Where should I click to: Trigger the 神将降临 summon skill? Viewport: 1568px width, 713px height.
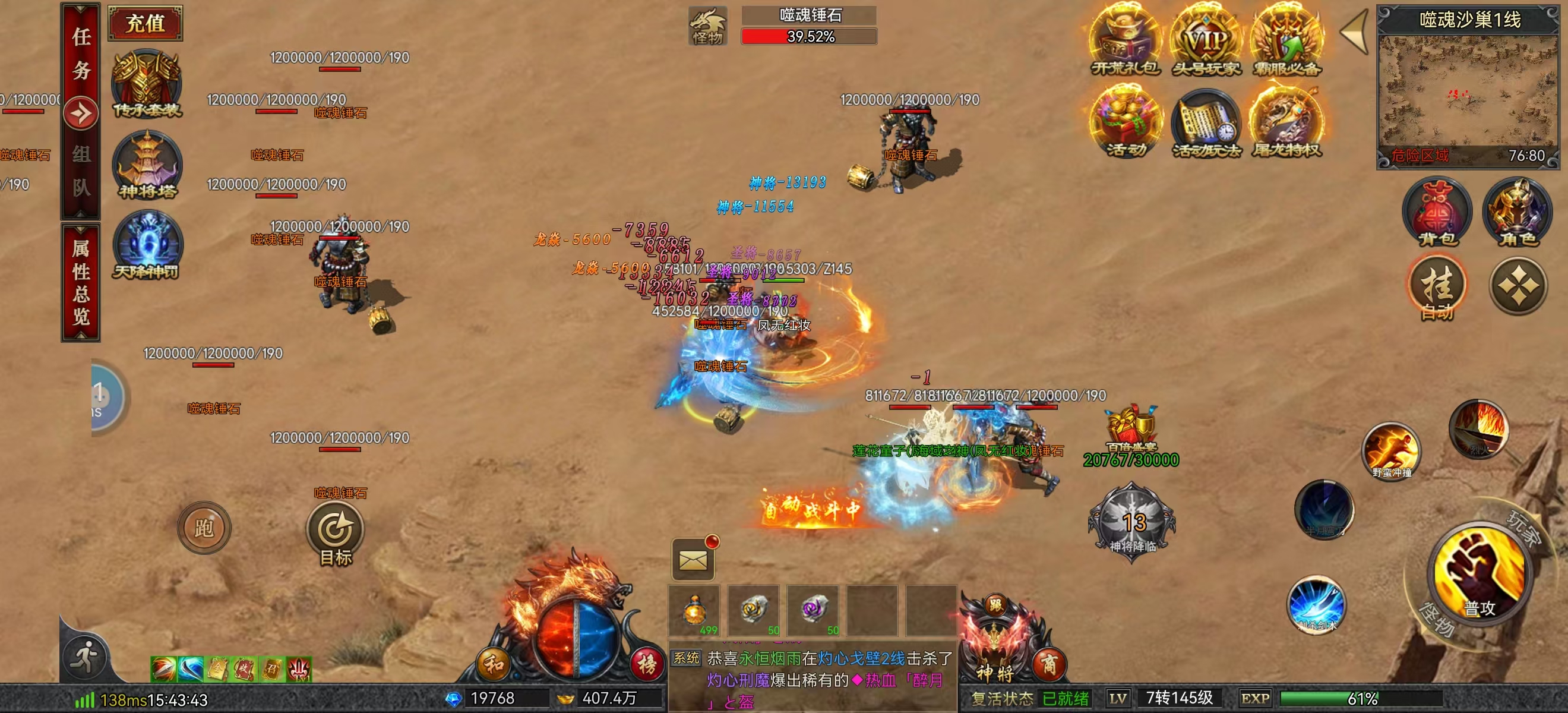coord(1131,523)
